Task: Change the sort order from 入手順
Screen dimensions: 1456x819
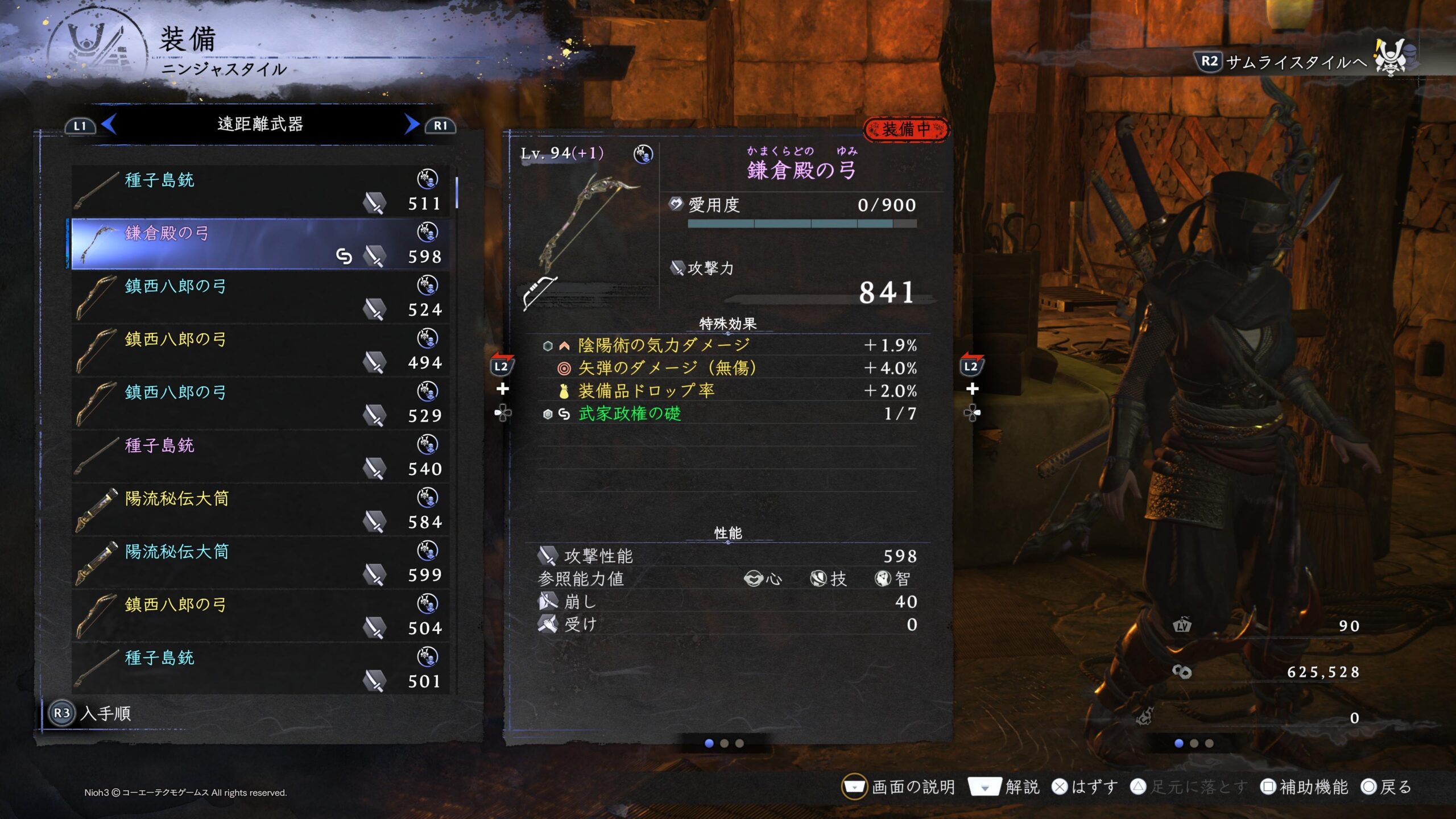Action: click(x=91, y=713)
